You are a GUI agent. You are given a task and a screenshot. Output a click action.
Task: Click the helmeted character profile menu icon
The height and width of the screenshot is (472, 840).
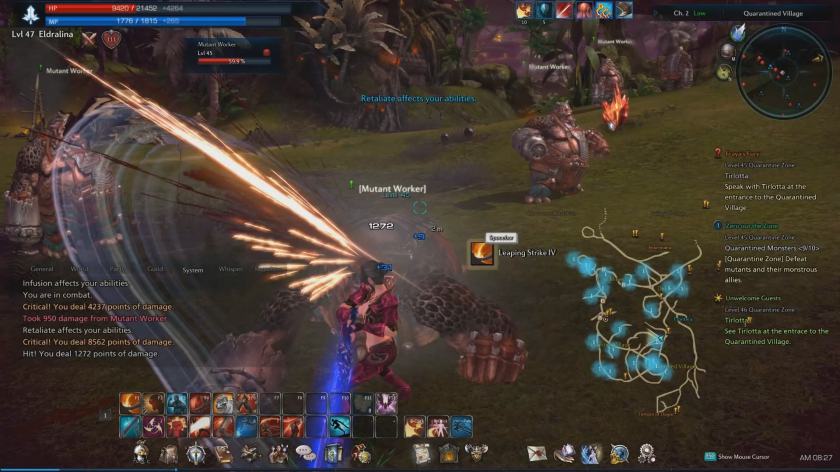[140, 454]
